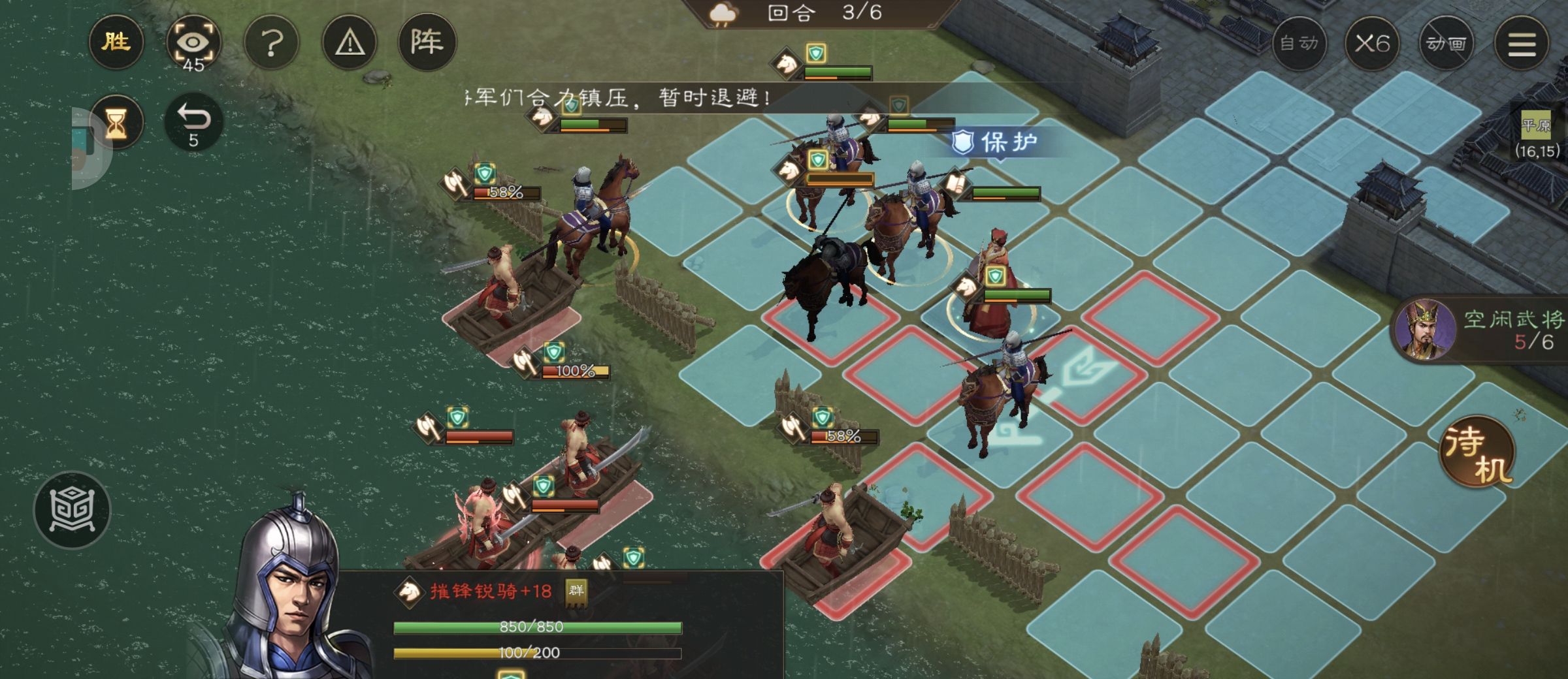Tap the 群 faction badge
The image size is (1568, 679).
[x=576, y=591]
